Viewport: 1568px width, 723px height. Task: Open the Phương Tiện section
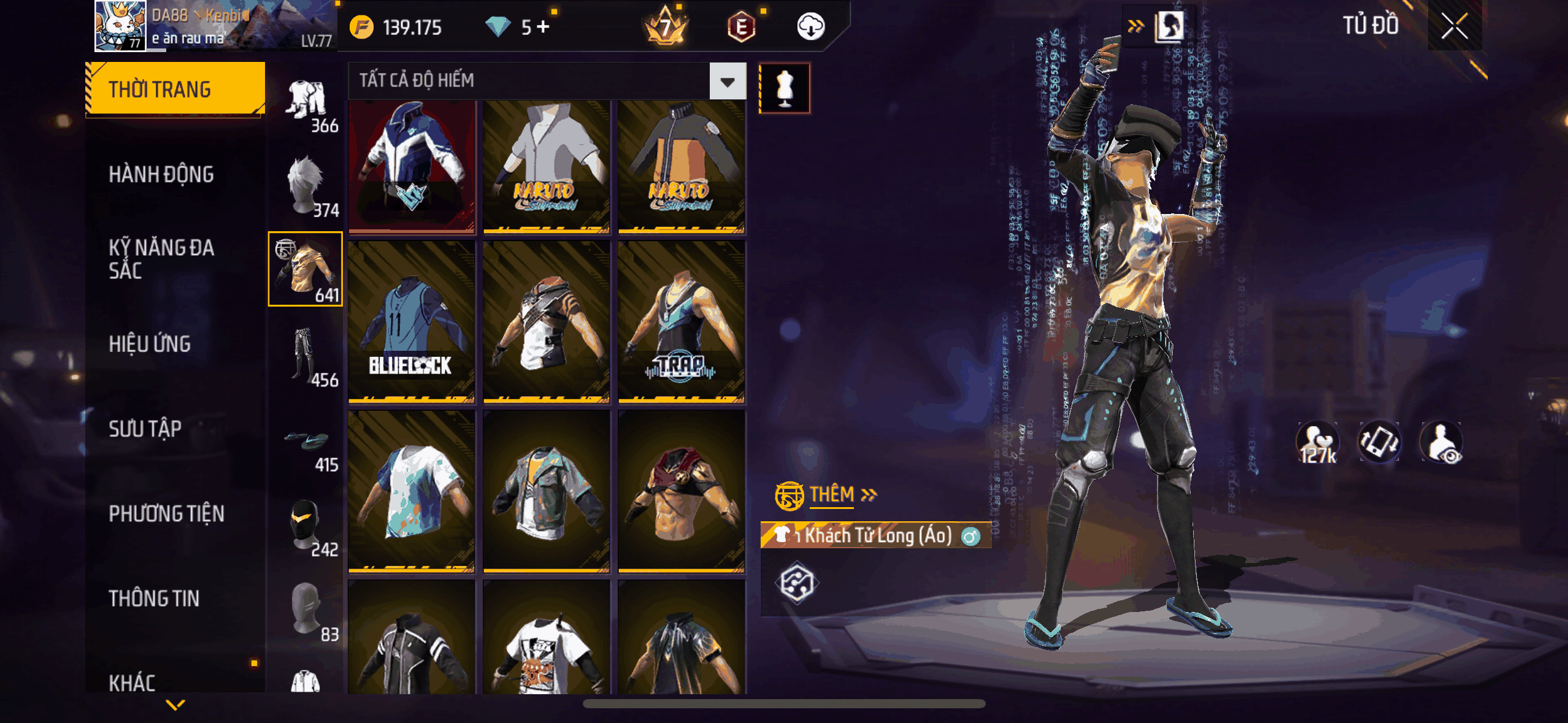point(166,513)
